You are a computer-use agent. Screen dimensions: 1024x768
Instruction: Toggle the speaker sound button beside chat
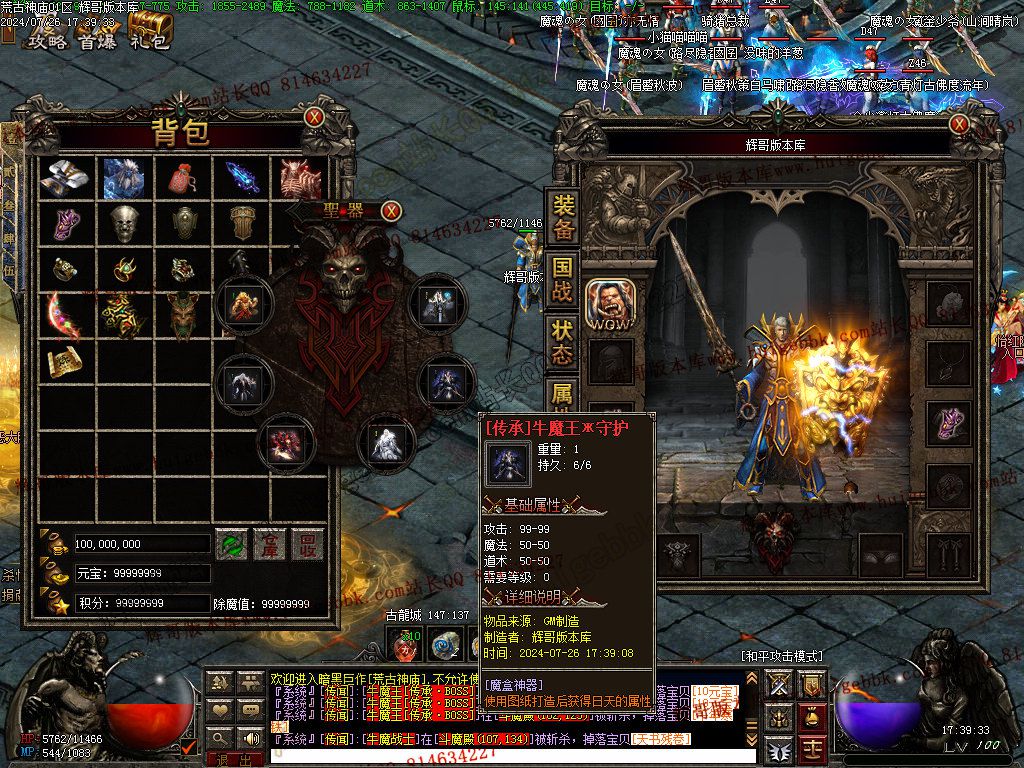pos(249,739)
